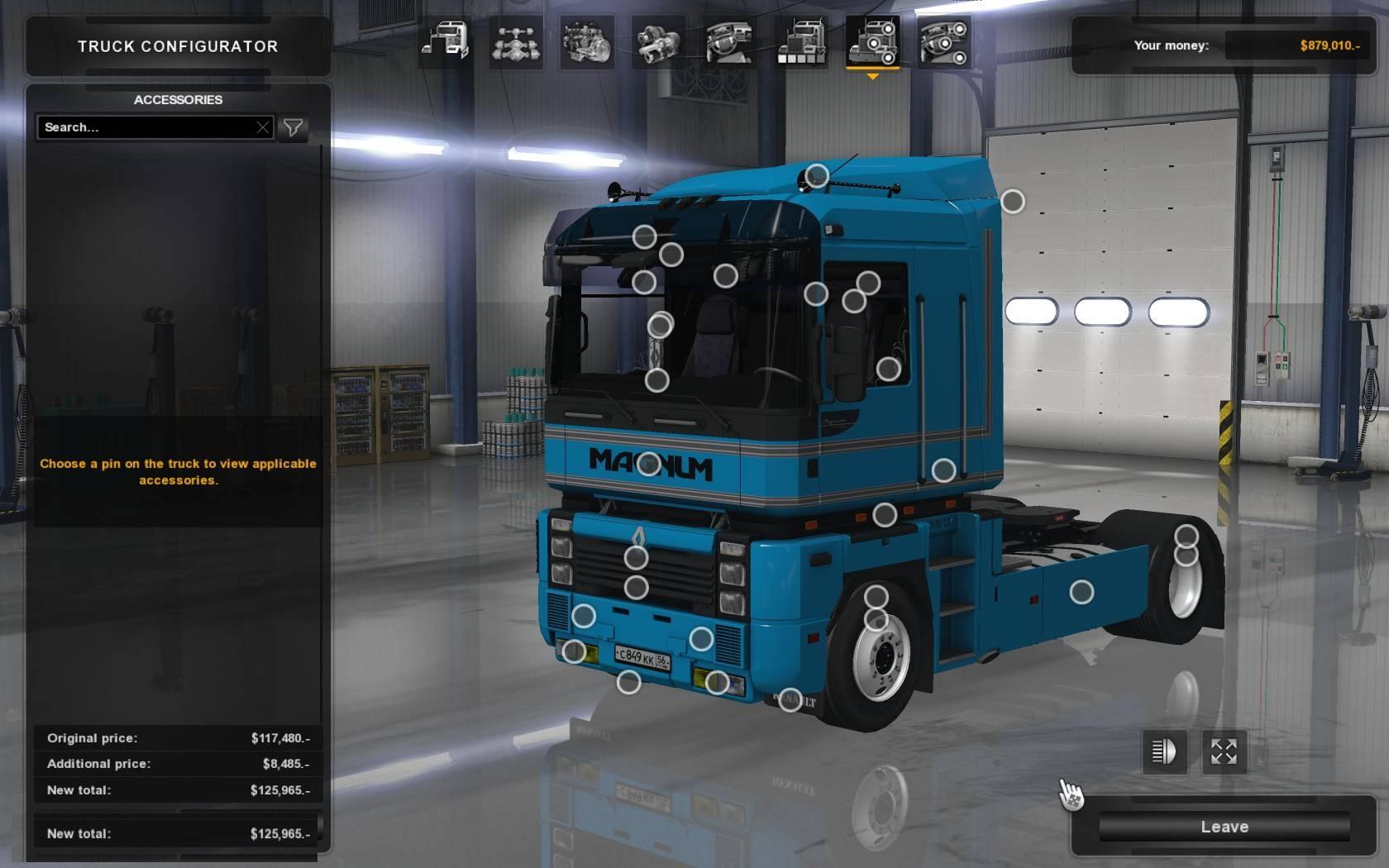This screenshot has width=1389, height=868.
Task: Open the paint job color swatches tab
Action: pyautogui.click(x=800, y=42)
